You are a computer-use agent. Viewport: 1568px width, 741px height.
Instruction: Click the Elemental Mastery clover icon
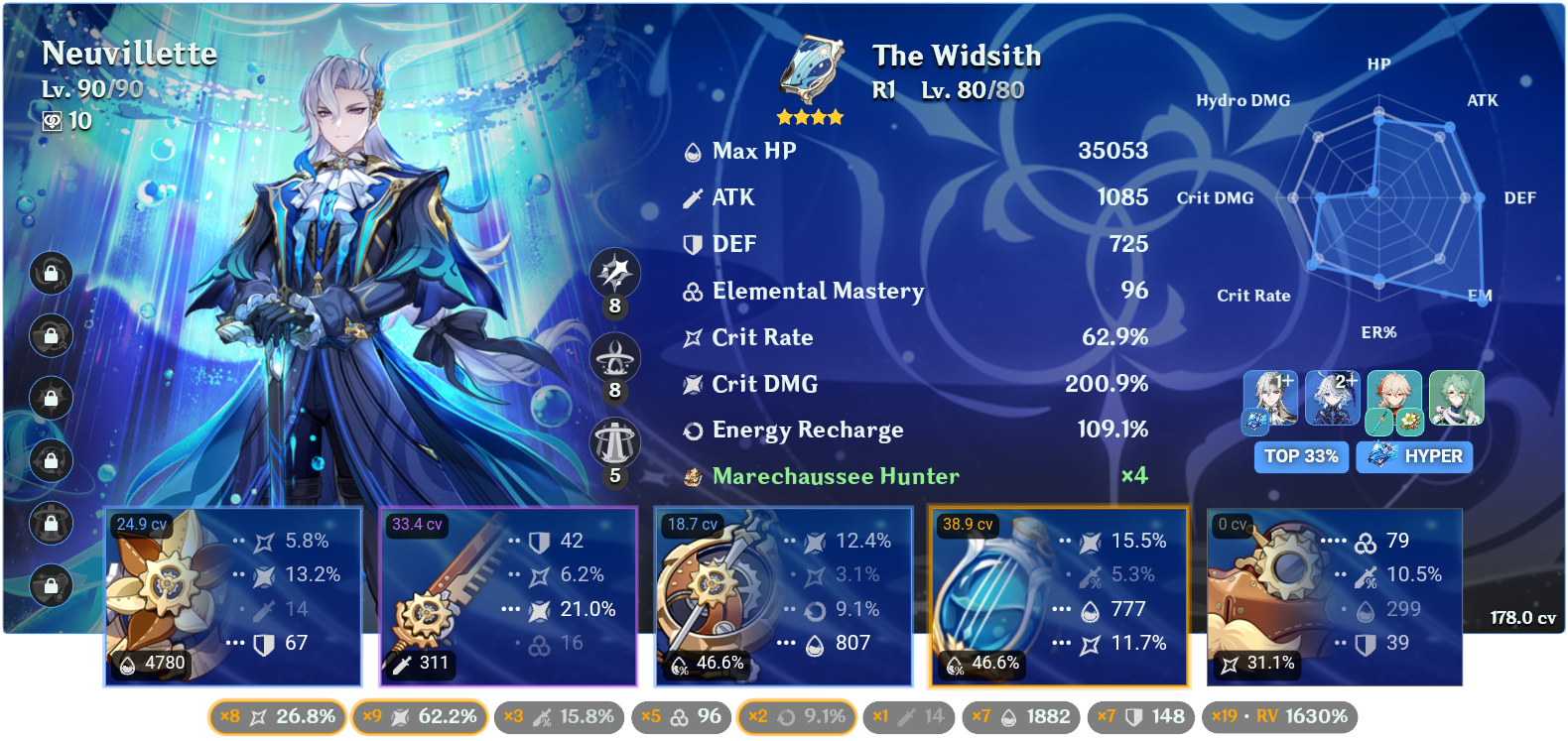pyautogui.click(x=692, y=291)
